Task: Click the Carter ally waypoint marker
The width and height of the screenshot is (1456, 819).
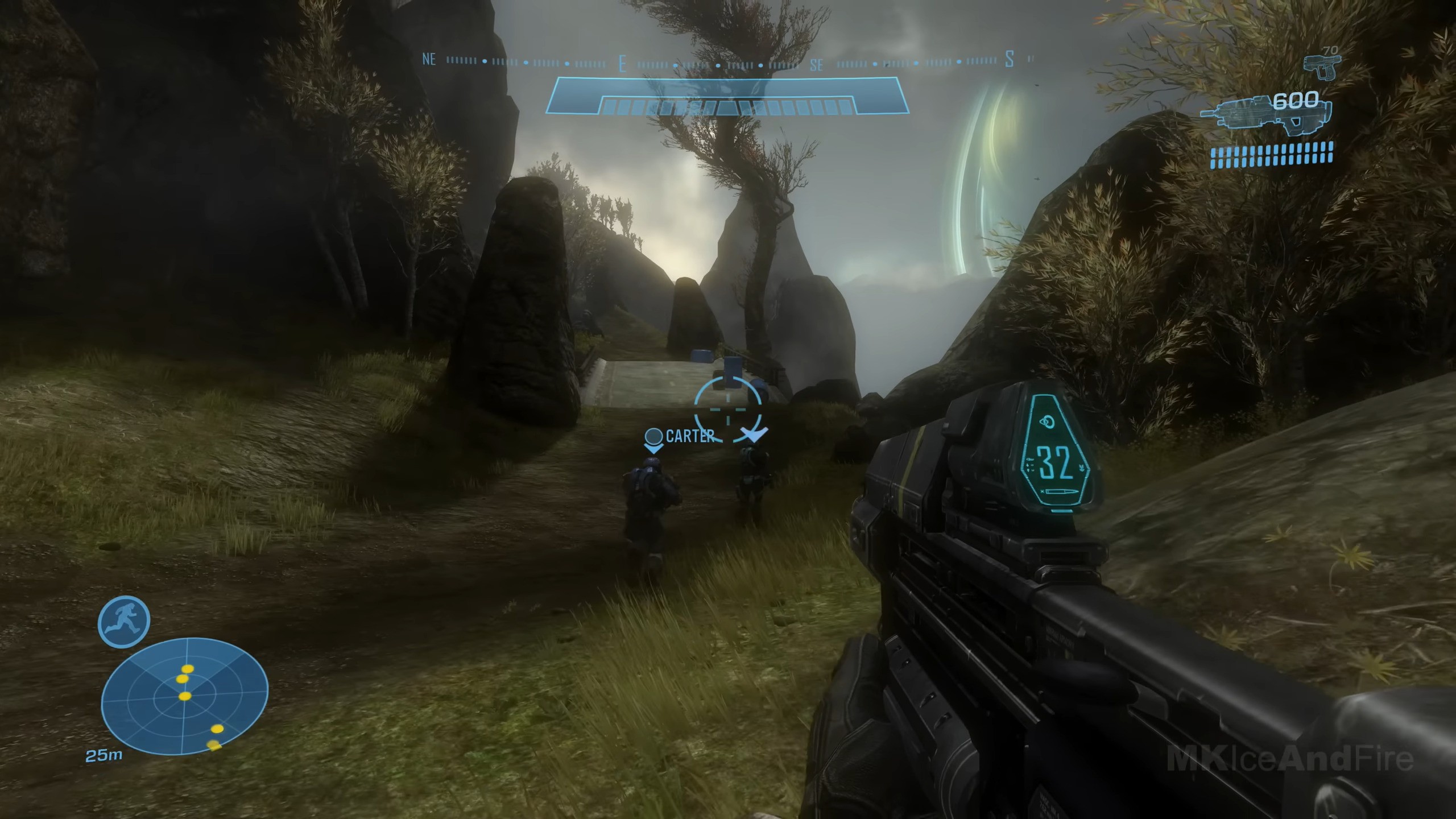Action: coord(654,438)
